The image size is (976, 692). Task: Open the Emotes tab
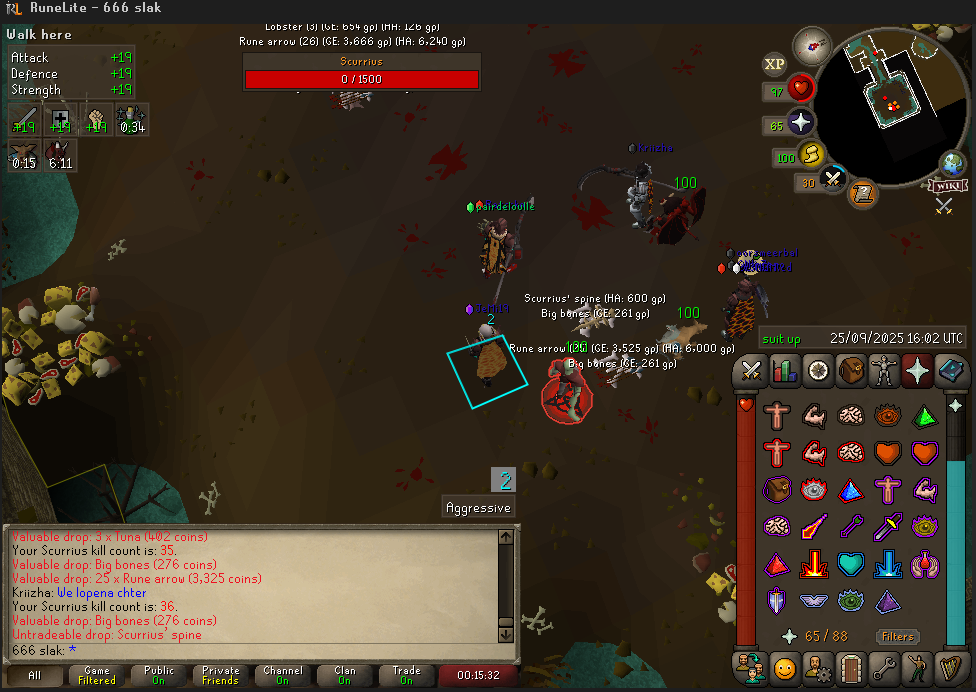pyautogui.click(x=785, y=667)
